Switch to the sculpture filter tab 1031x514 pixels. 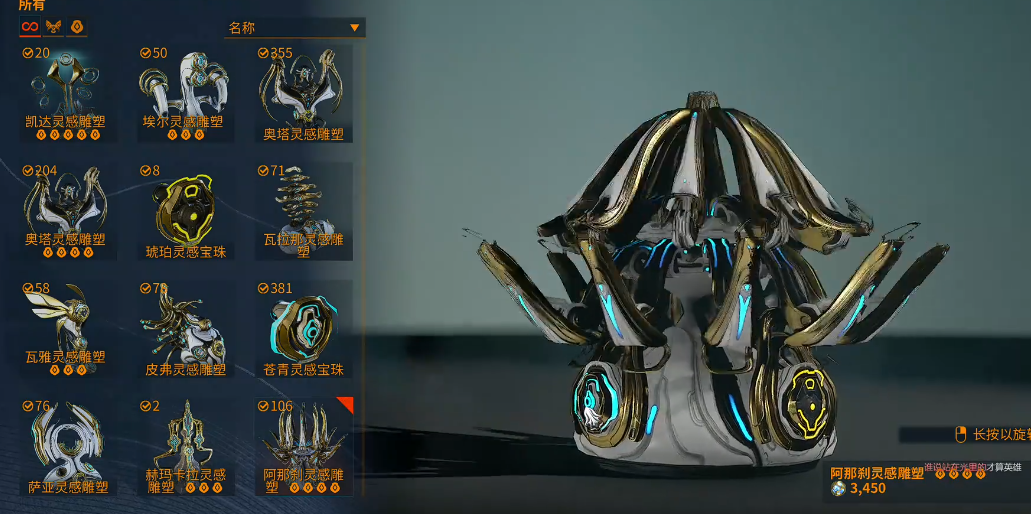[53, 27]
